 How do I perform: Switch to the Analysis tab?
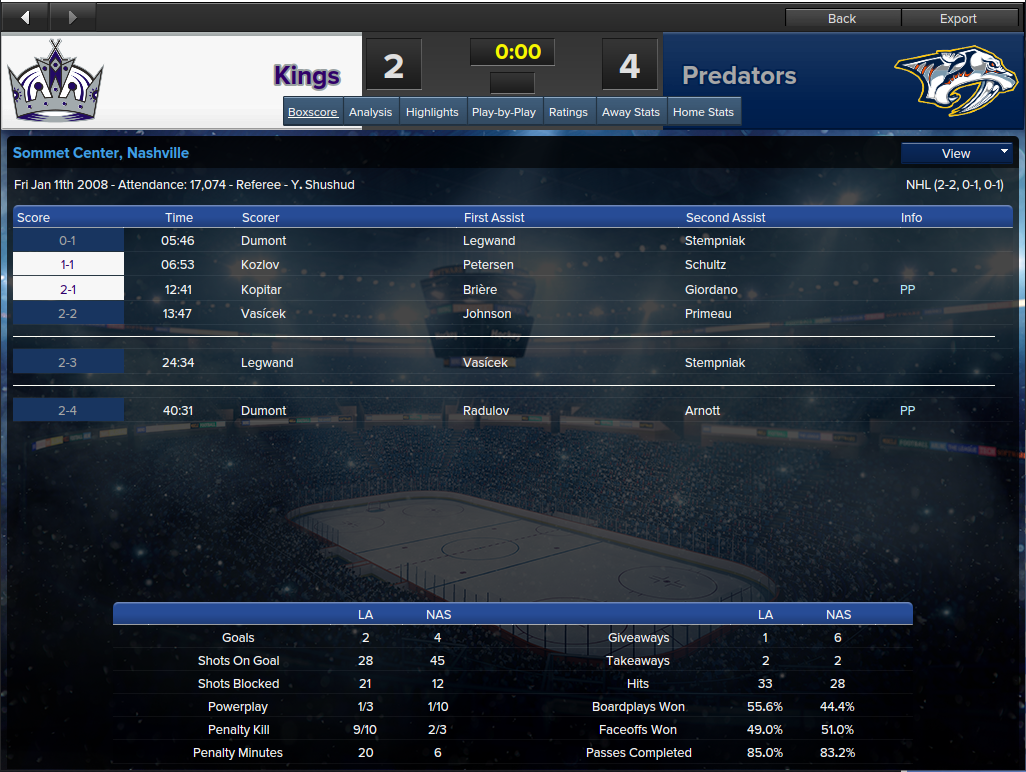tap(370, 112)
